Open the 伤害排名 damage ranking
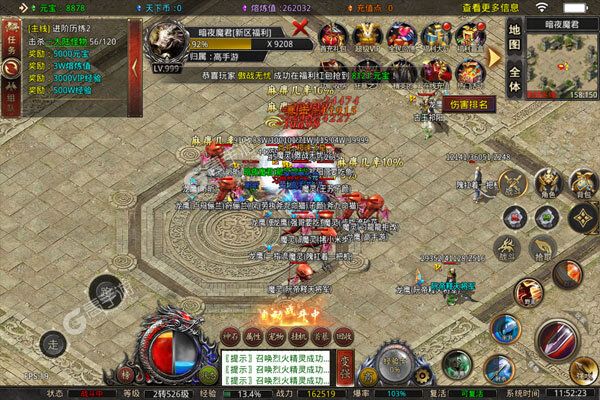 pos(470,103)
